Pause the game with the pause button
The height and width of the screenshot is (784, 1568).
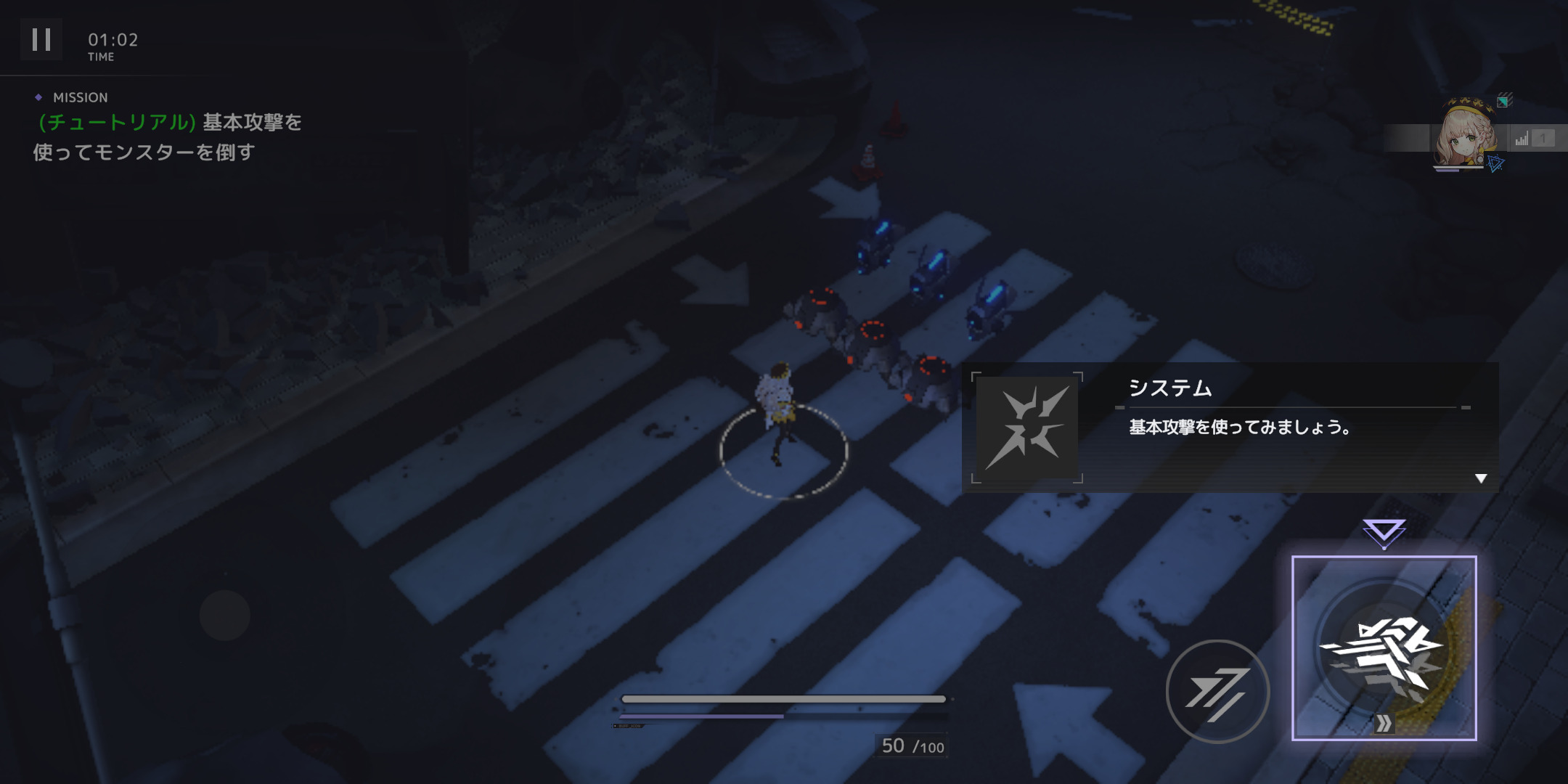pyautogui.click(x=41, y=40)
